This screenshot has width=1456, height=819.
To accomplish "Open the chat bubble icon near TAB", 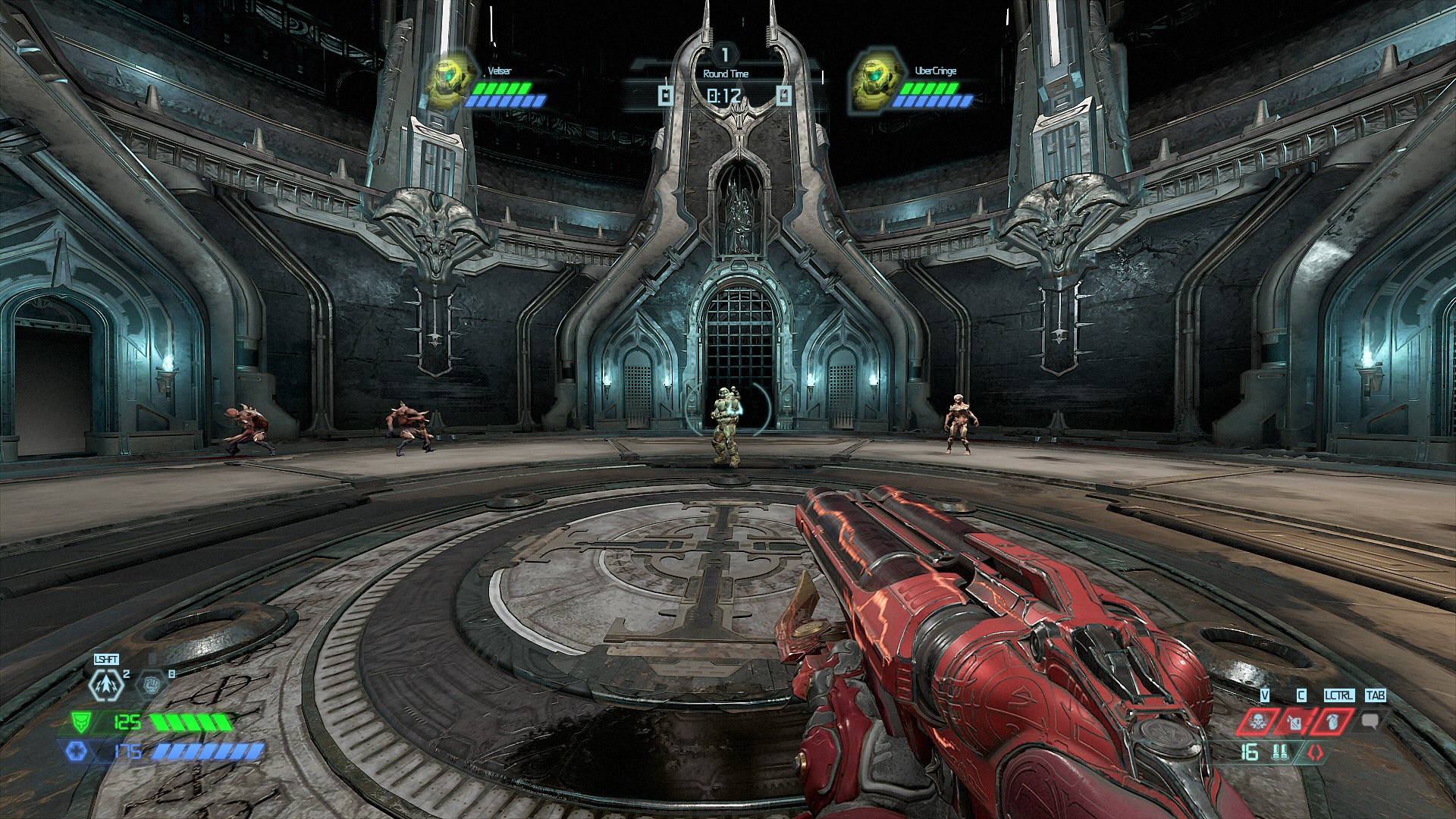I will point(1370,721).
